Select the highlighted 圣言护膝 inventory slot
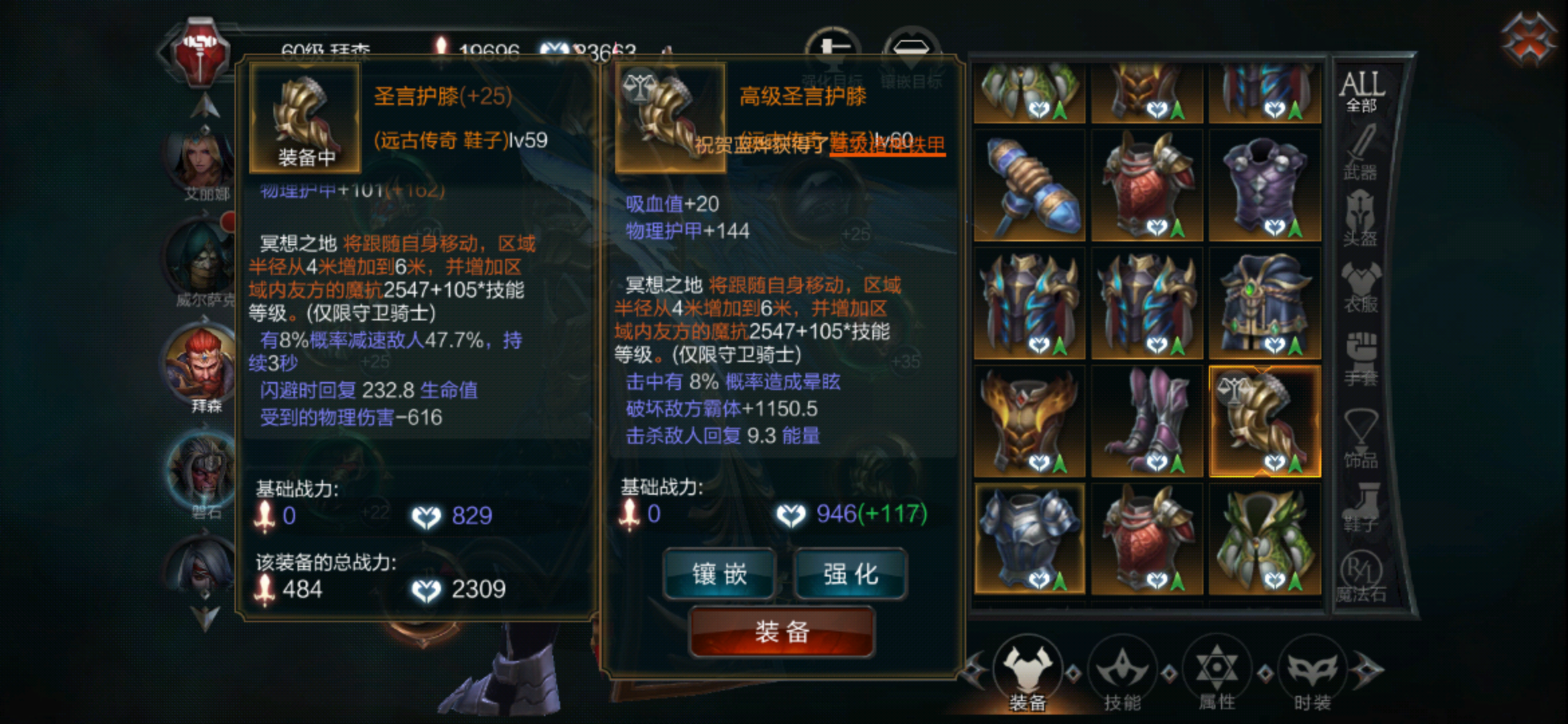 pyautogui.click(x=1264, y=419)
